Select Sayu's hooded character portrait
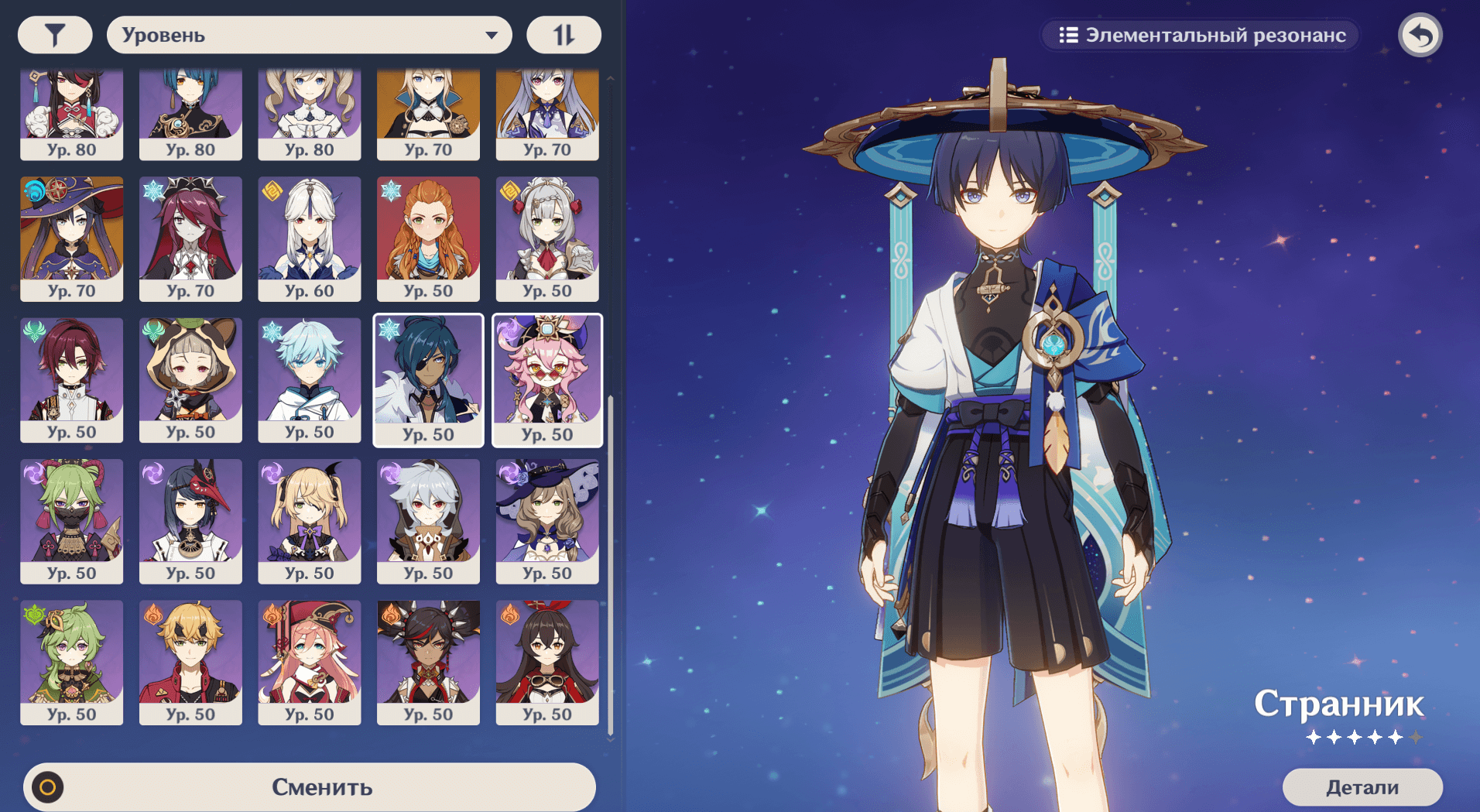The height and width of the screenshot is (812, 1480). (x=190, y=379)
